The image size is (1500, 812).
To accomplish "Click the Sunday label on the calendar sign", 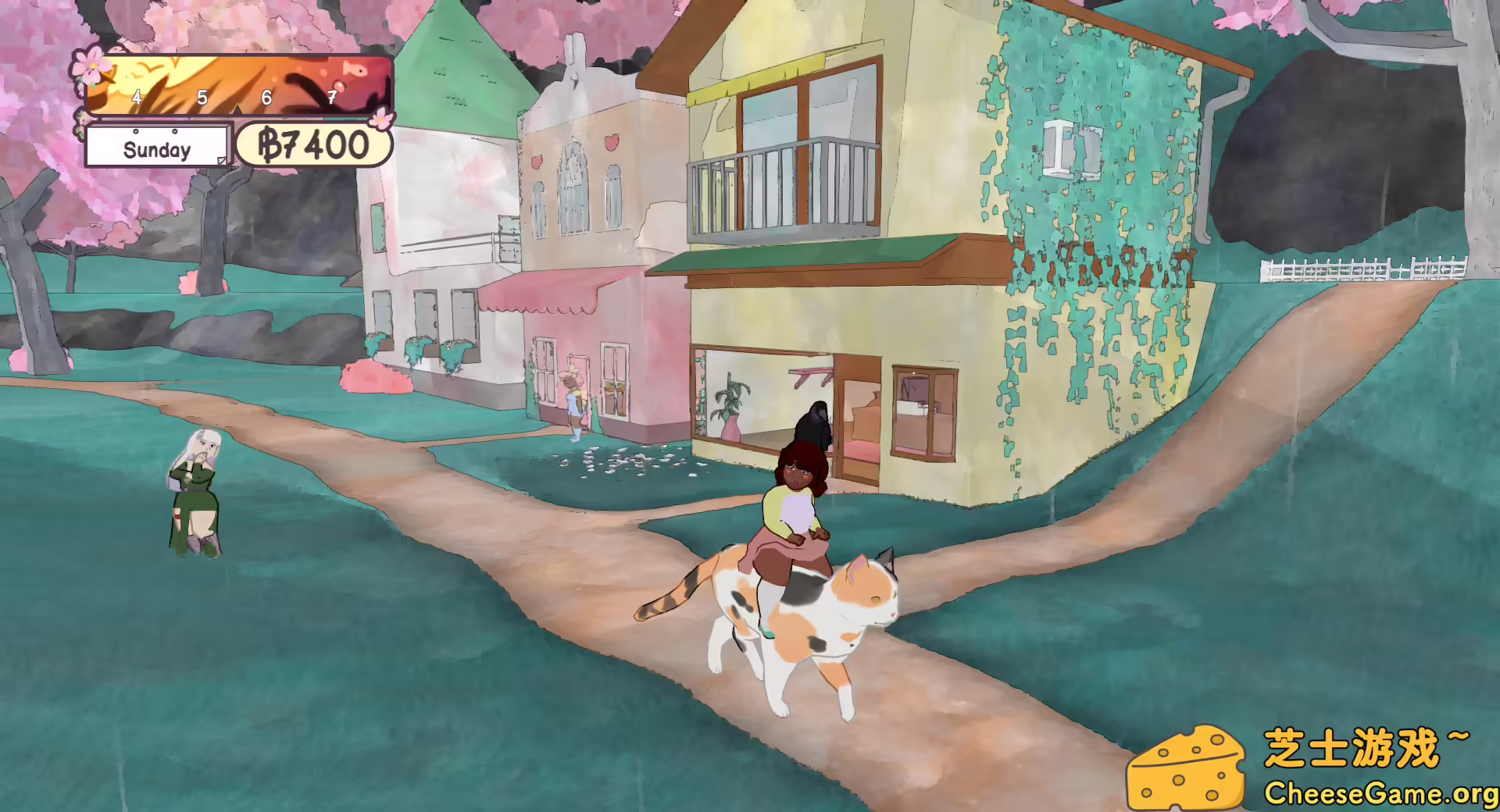I will [x=155, y=148].
